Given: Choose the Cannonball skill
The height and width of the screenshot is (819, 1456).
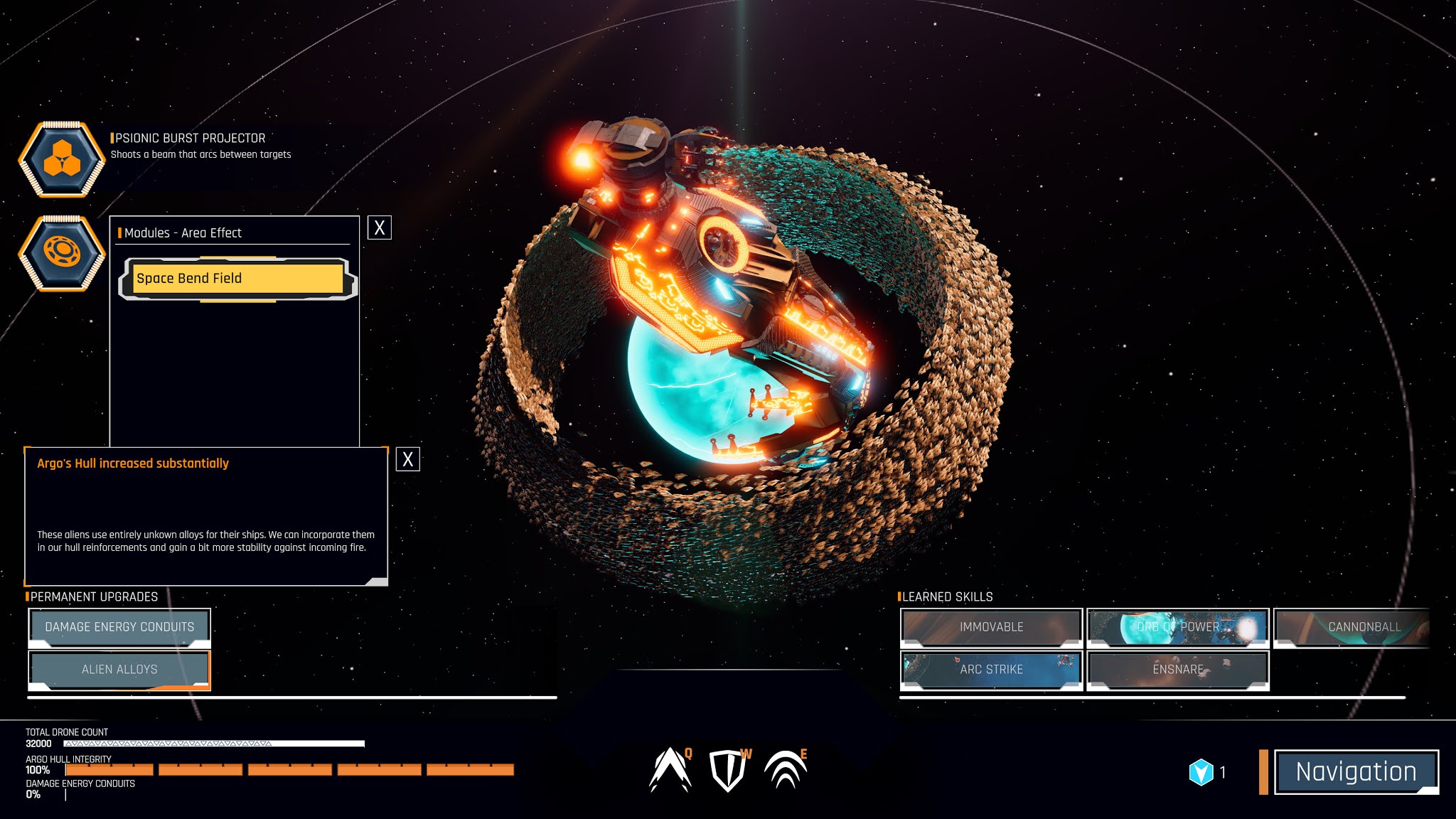Looking at the screenshot, I should point(1363,626).
